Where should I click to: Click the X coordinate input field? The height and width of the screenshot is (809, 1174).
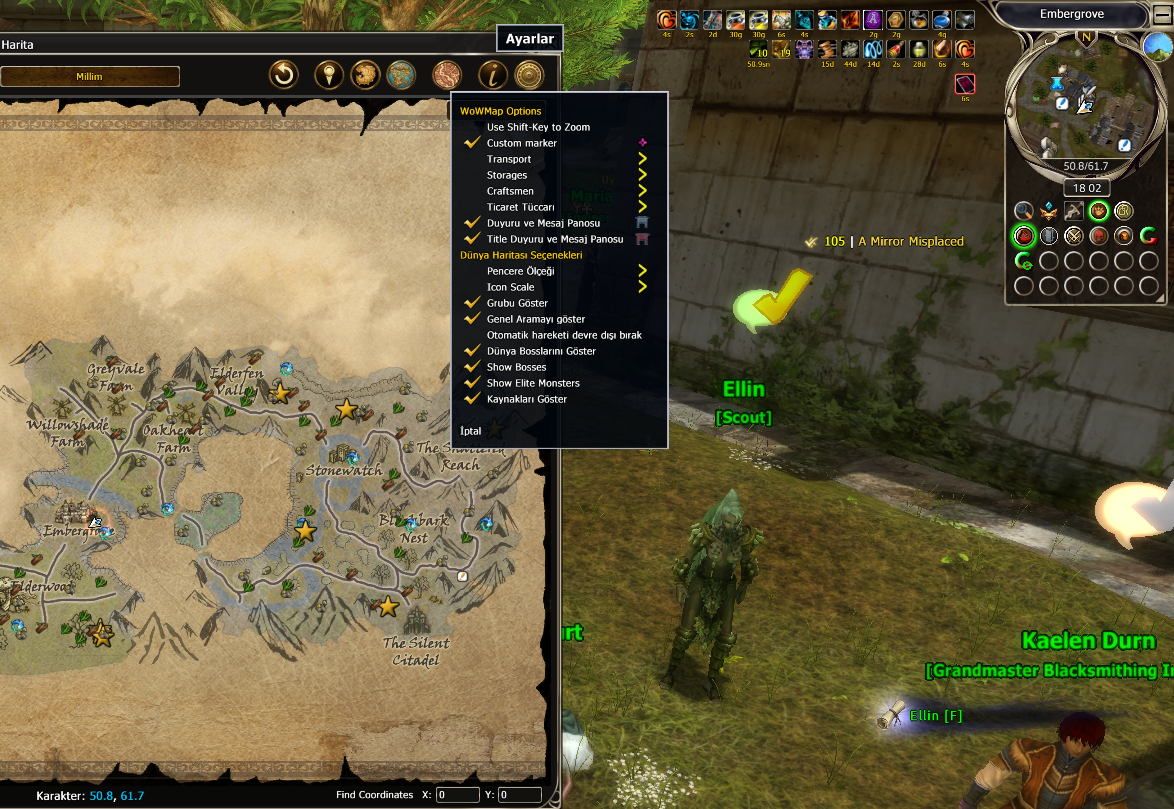[457, 795]
